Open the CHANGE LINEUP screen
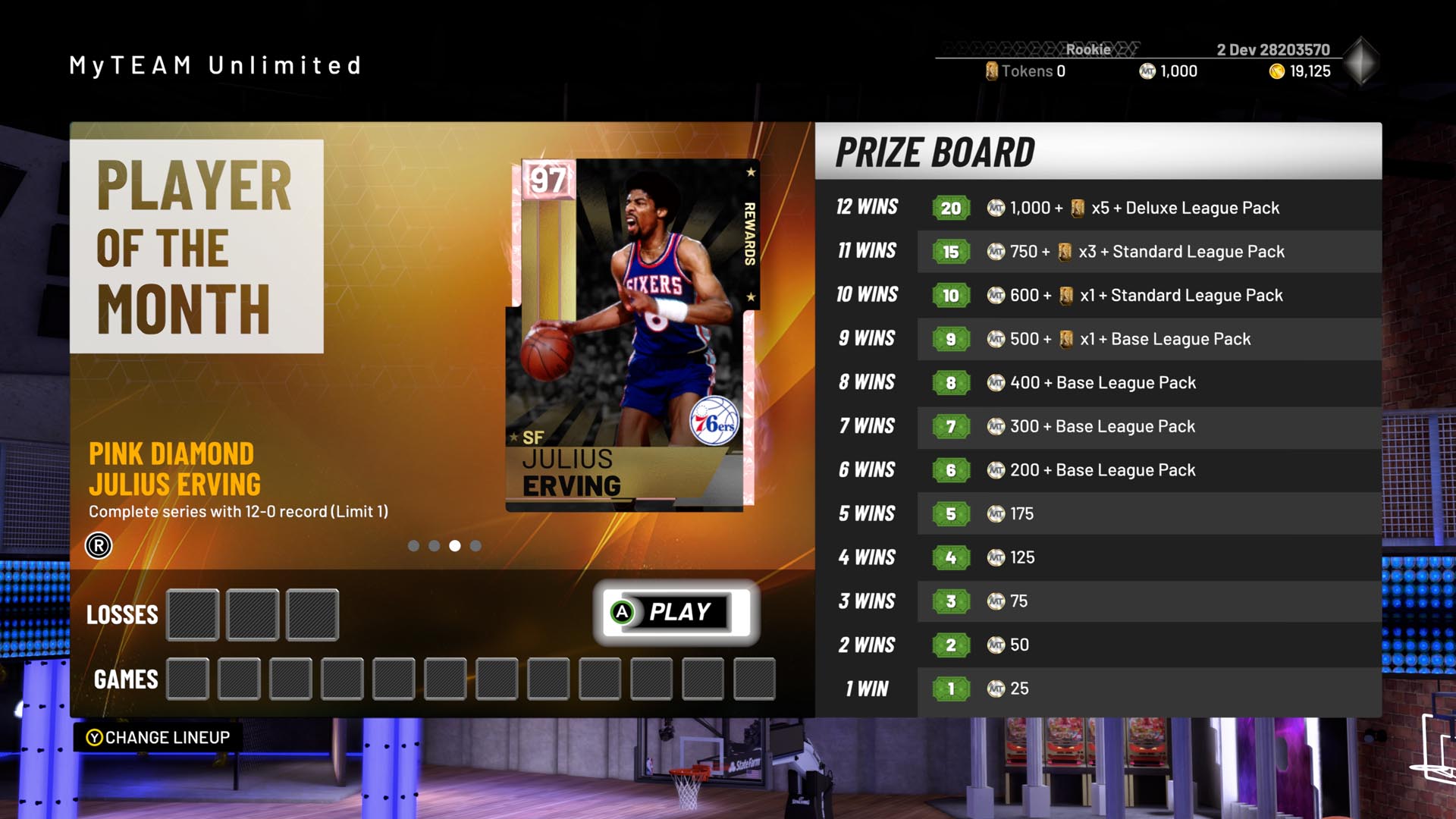 click(155, 736)
